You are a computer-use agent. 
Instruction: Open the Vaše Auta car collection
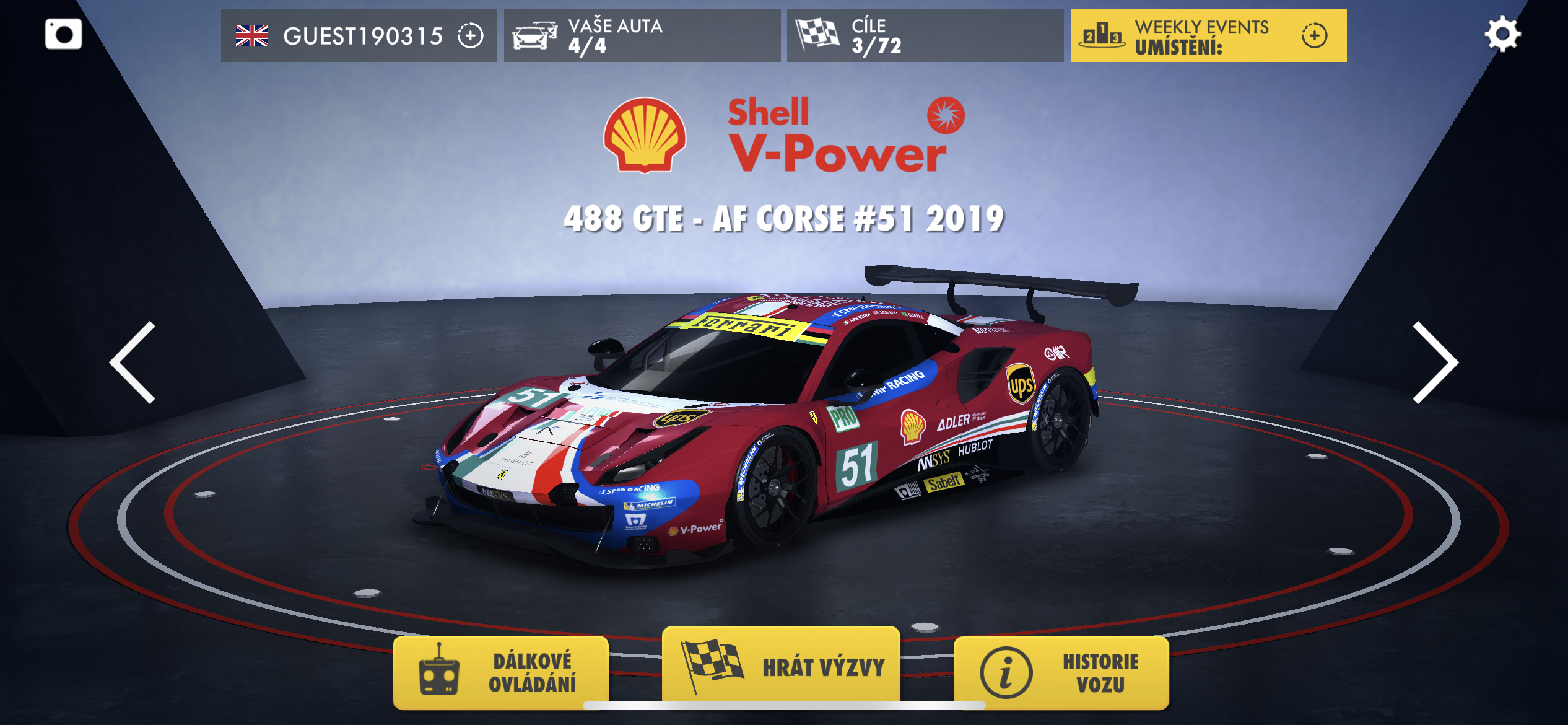coord(642,36)
